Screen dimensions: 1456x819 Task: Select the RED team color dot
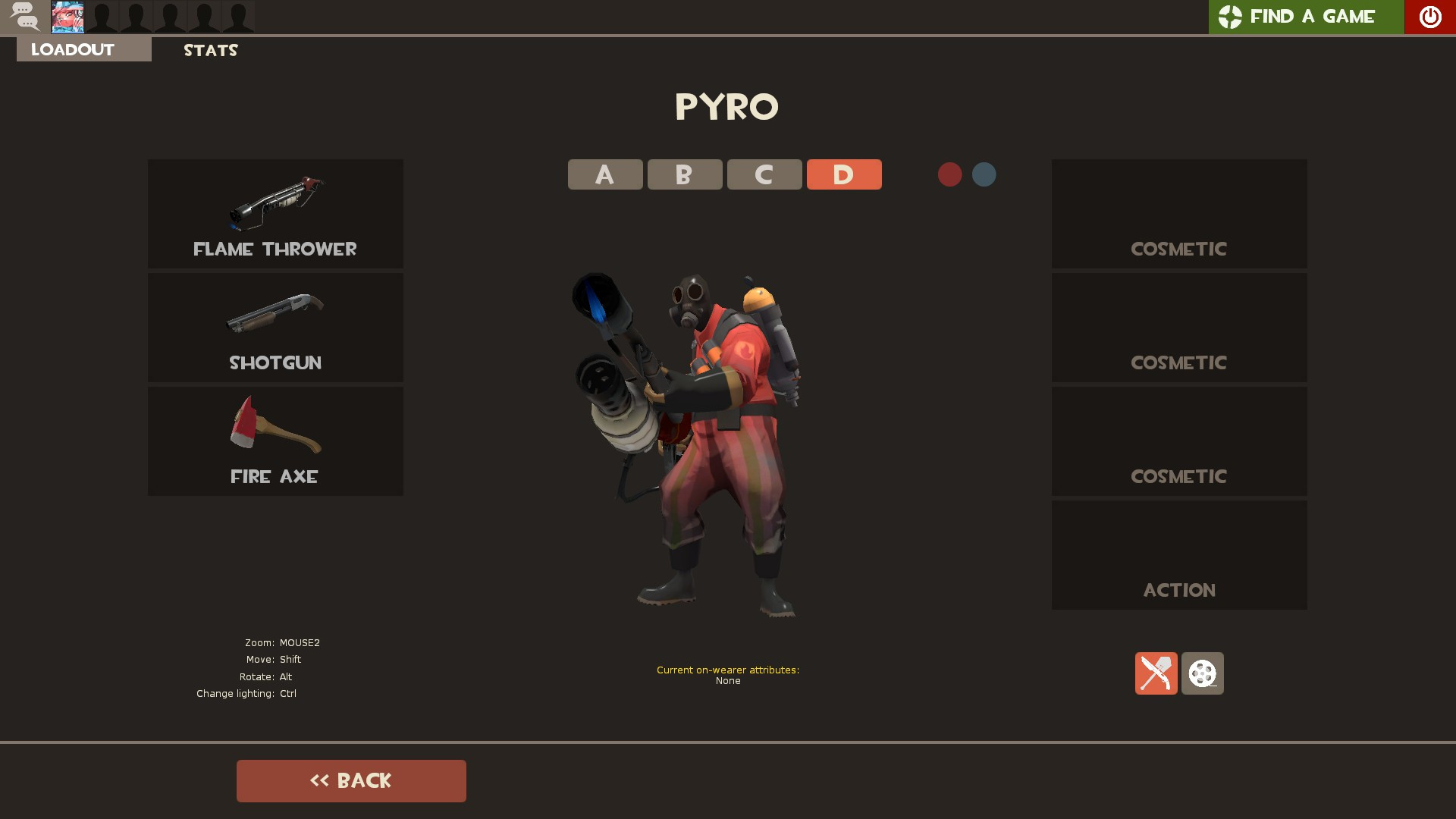[949, 174]
